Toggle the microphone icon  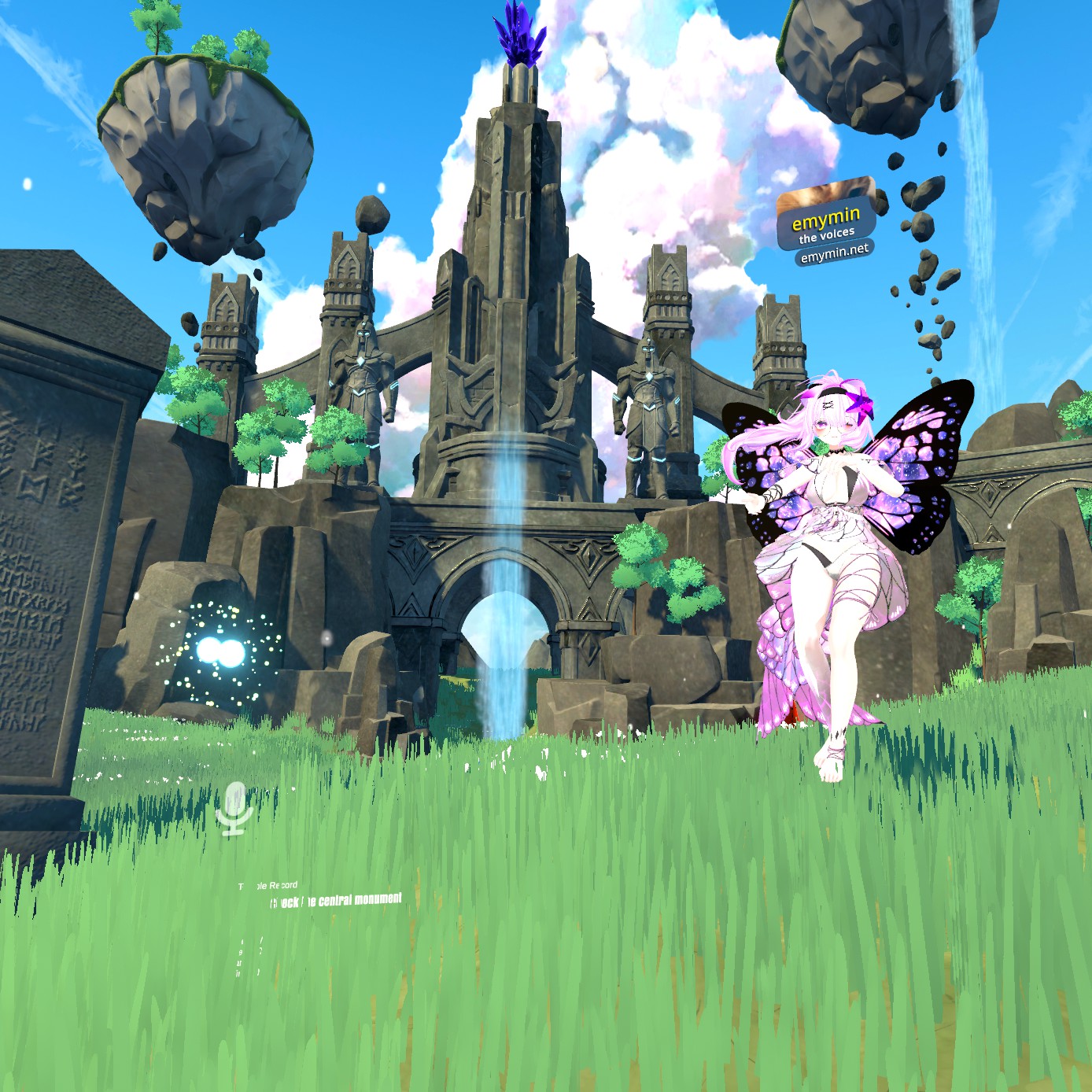coord(234,807)
